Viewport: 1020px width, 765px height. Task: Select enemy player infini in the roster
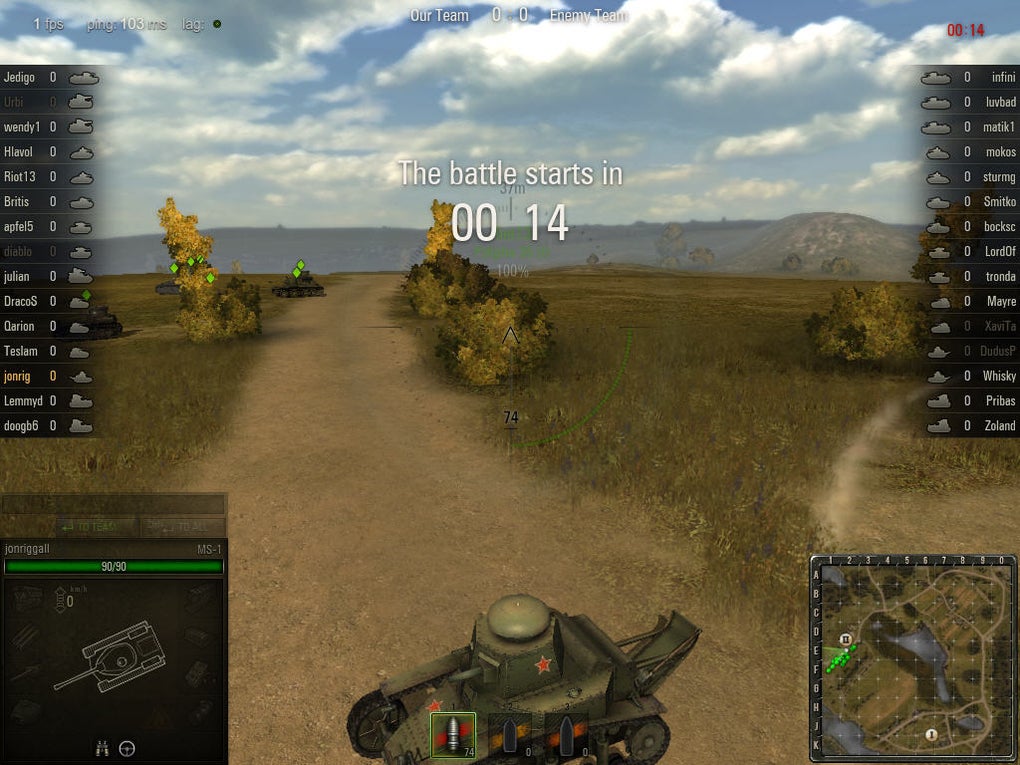pyautogui.click(x=1002, y=77)
